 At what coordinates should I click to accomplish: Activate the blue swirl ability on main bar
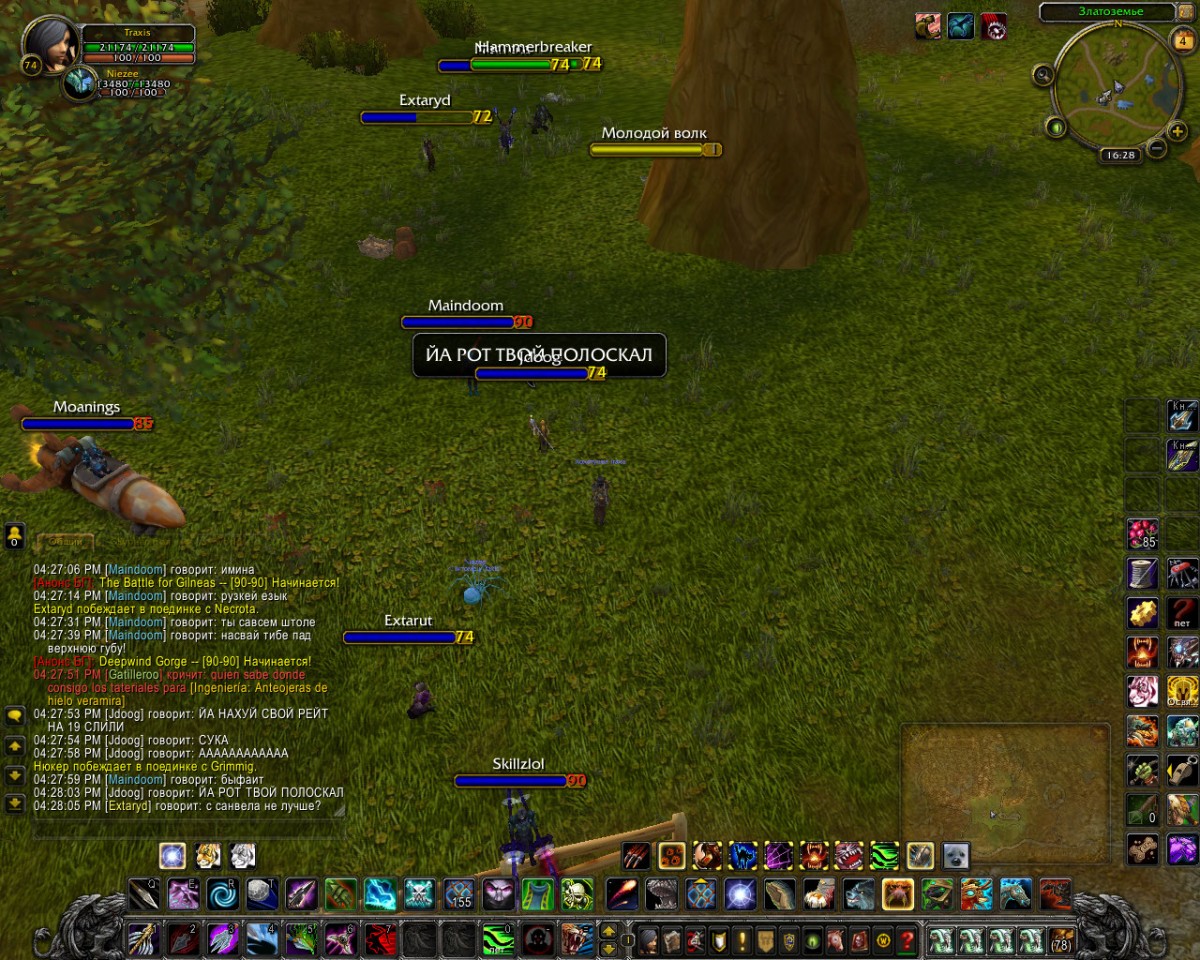(222, 893)
